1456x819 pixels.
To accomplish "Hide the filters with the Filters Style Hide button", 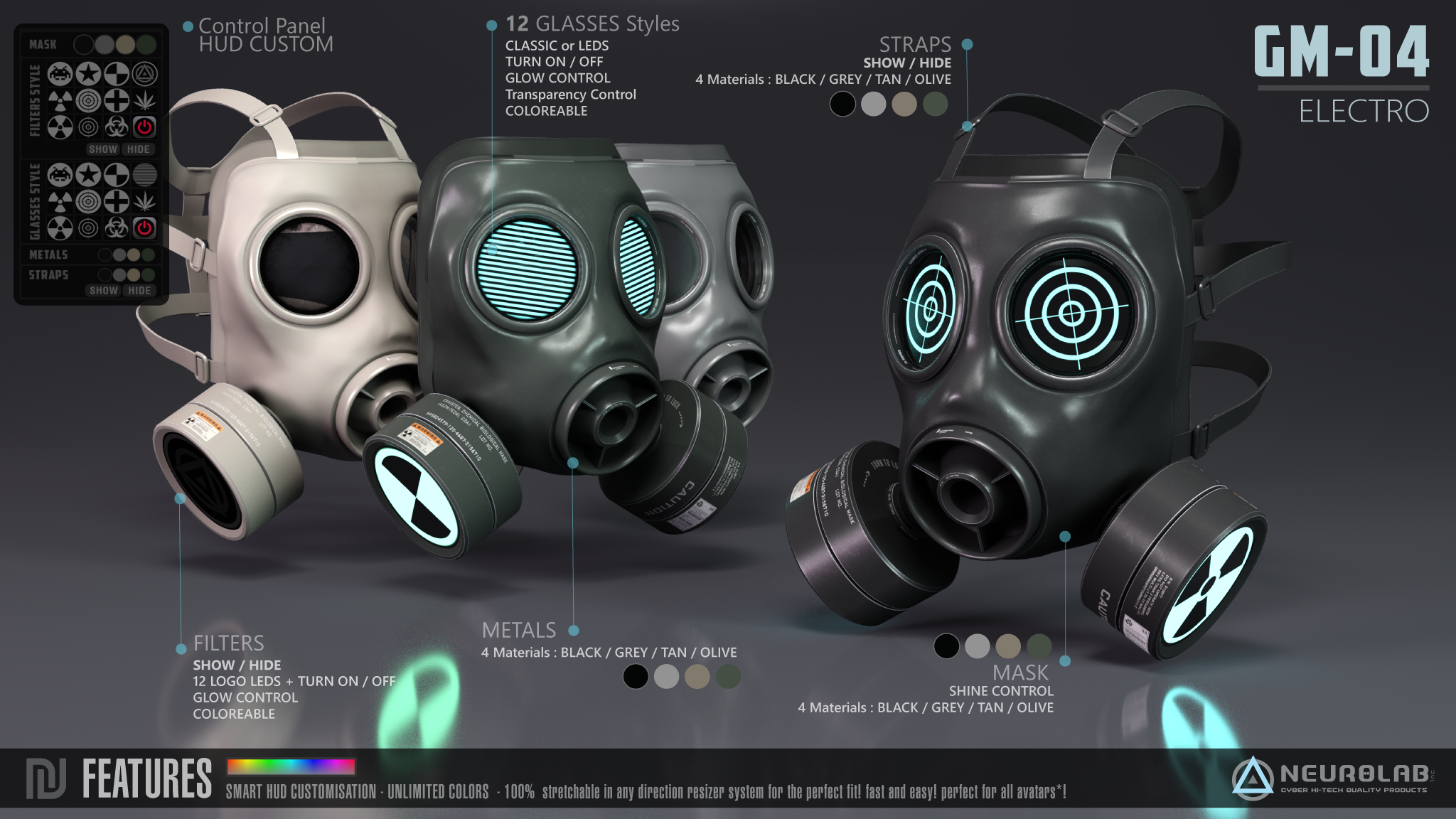I will coord(139,149).
